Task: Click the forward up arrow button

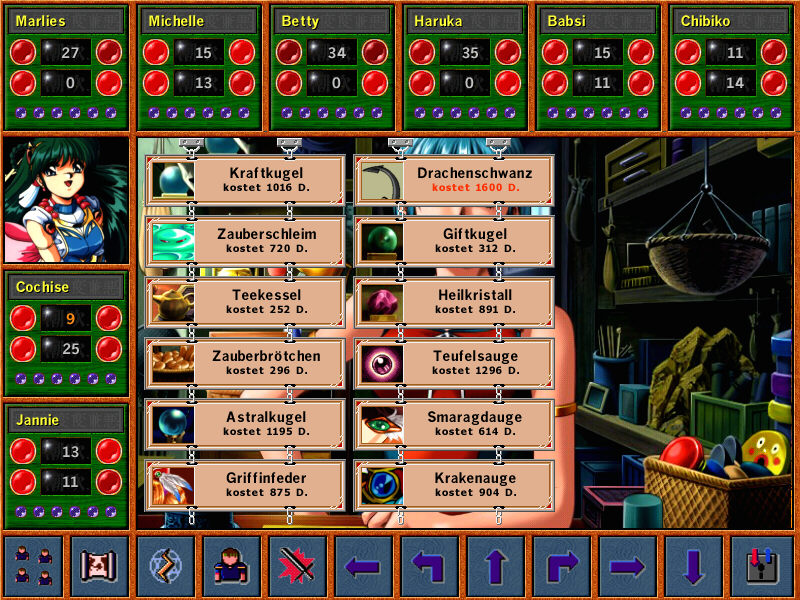Action: (495, 567)
